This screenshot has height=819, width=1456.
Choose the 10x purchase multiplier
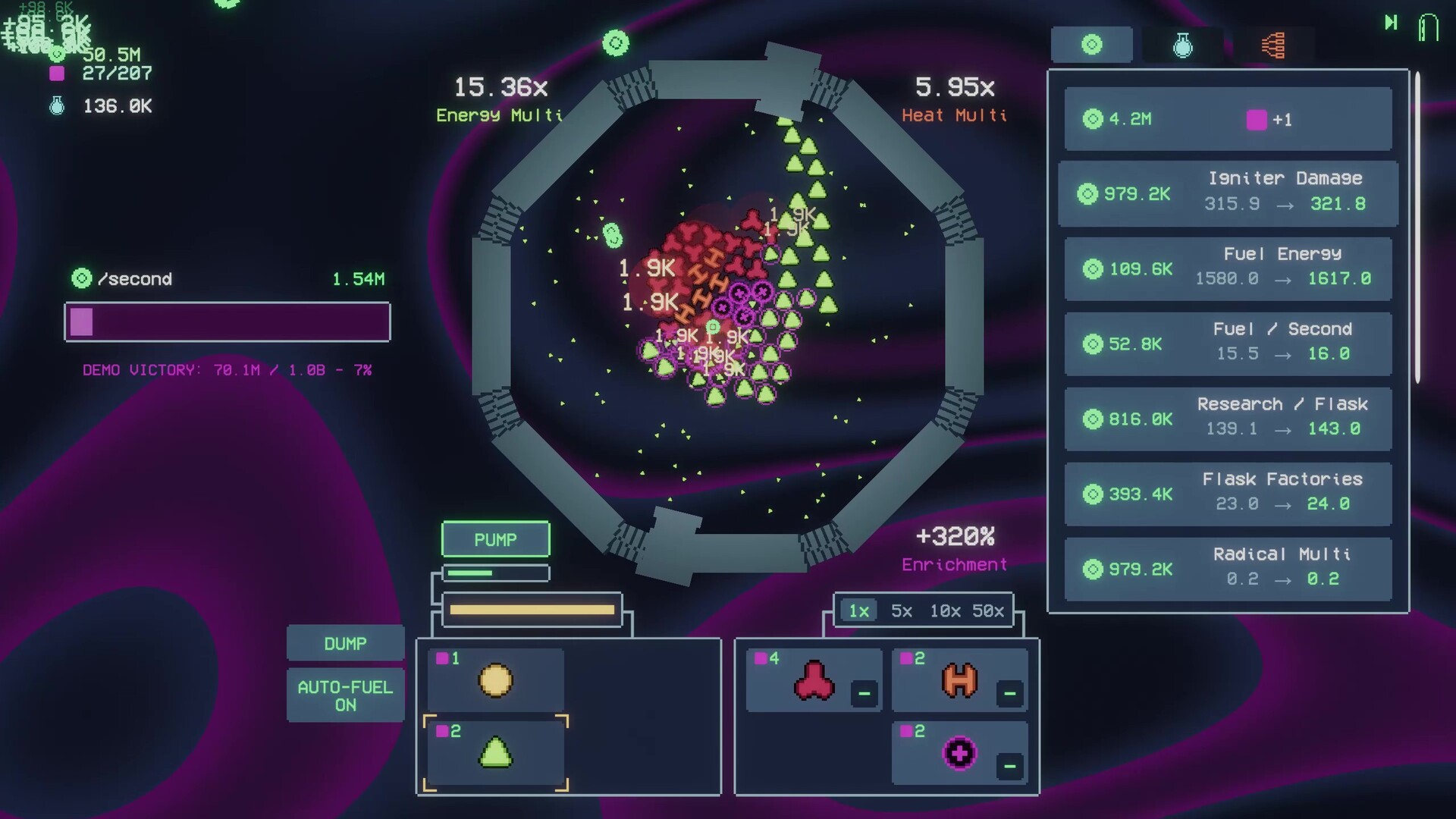945,611
